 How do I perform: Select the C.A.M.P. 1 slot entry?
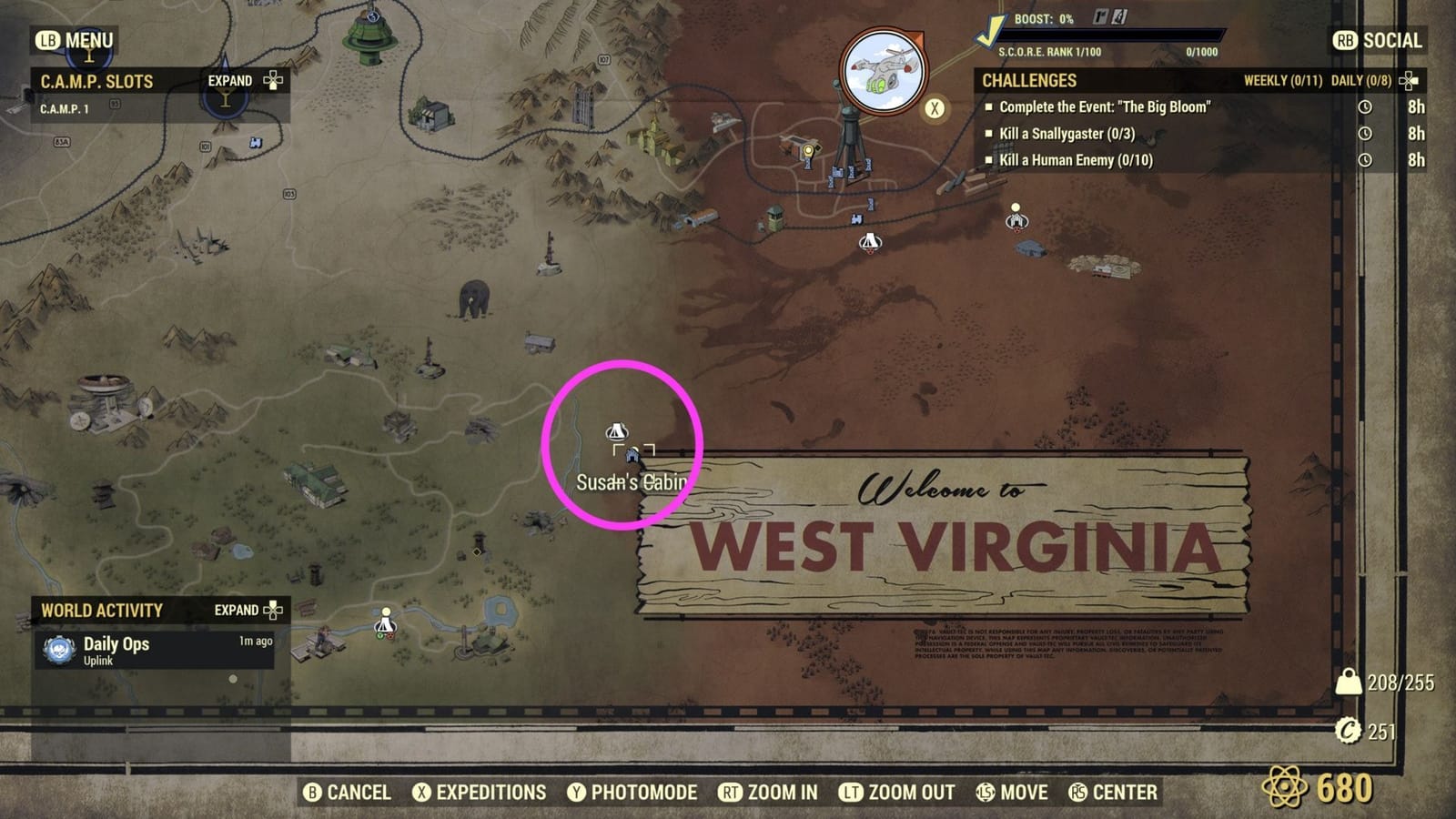(62, 107)
